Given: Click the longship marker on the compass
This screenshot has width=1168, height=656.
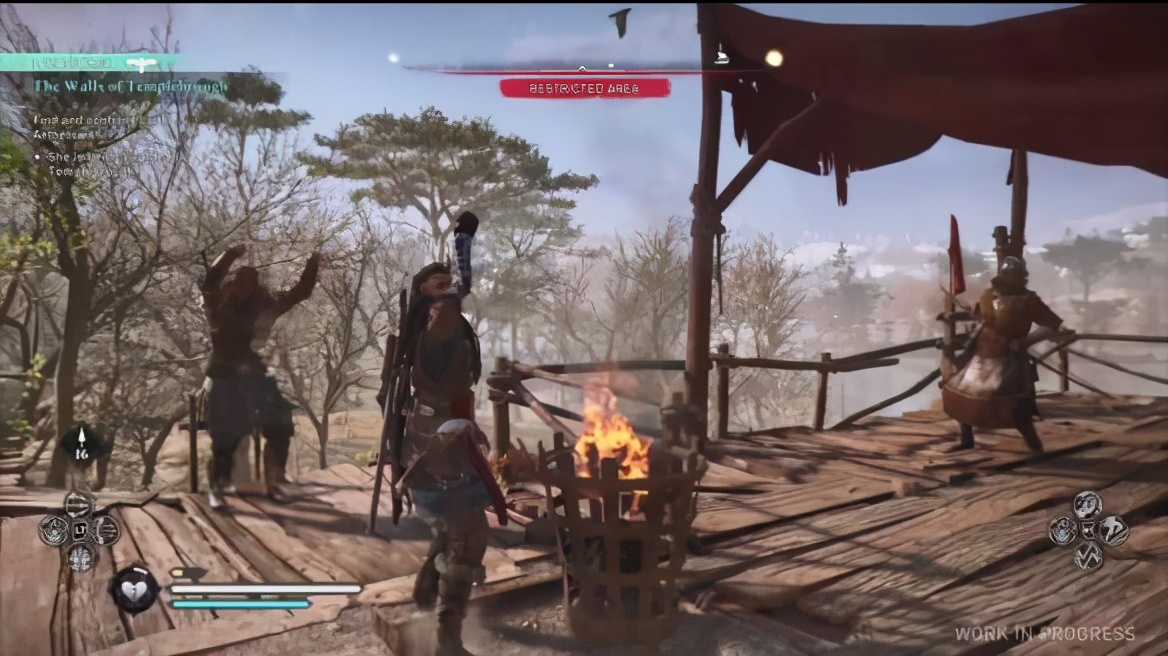Looking at the screenshot, I should click(721, 57).
